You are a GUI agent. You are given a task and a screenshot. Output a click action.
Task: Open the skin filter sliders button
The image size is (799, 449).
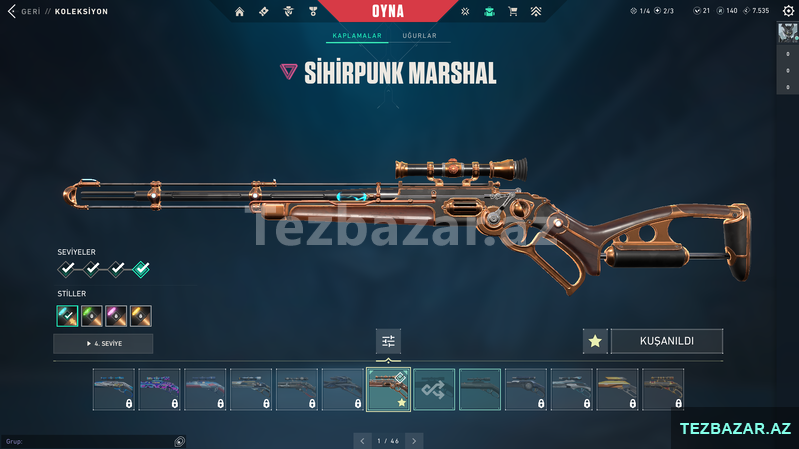click(388, 341)
